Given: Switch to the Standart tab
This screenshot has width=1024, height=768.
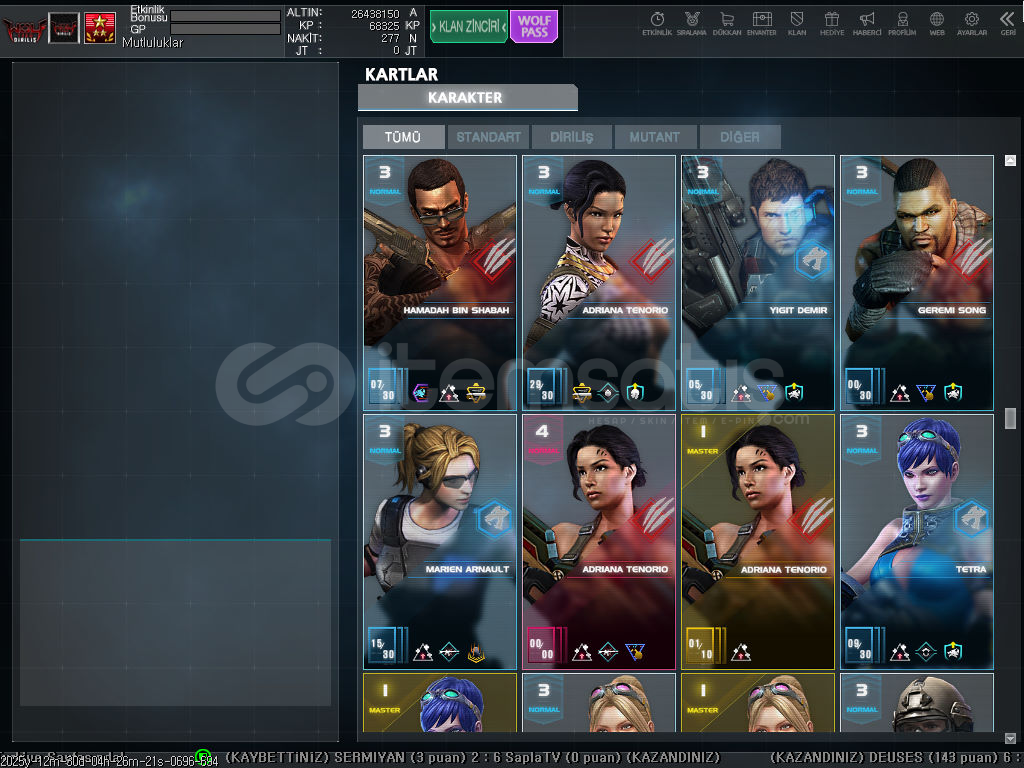Looking at the screenshot, I should 489,137.
